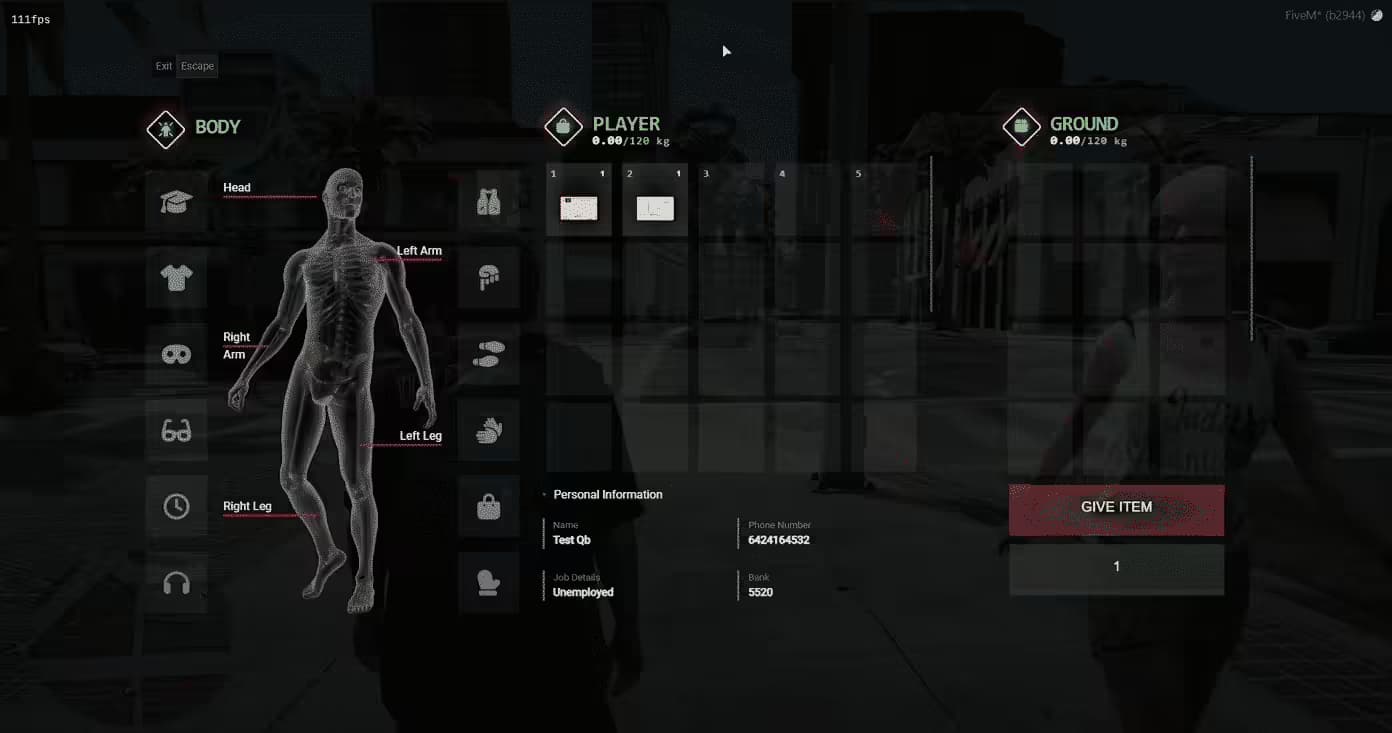Click the amount input field showing 1
This screenshot has height=733, width=1392.
(x=1116, y=566)
